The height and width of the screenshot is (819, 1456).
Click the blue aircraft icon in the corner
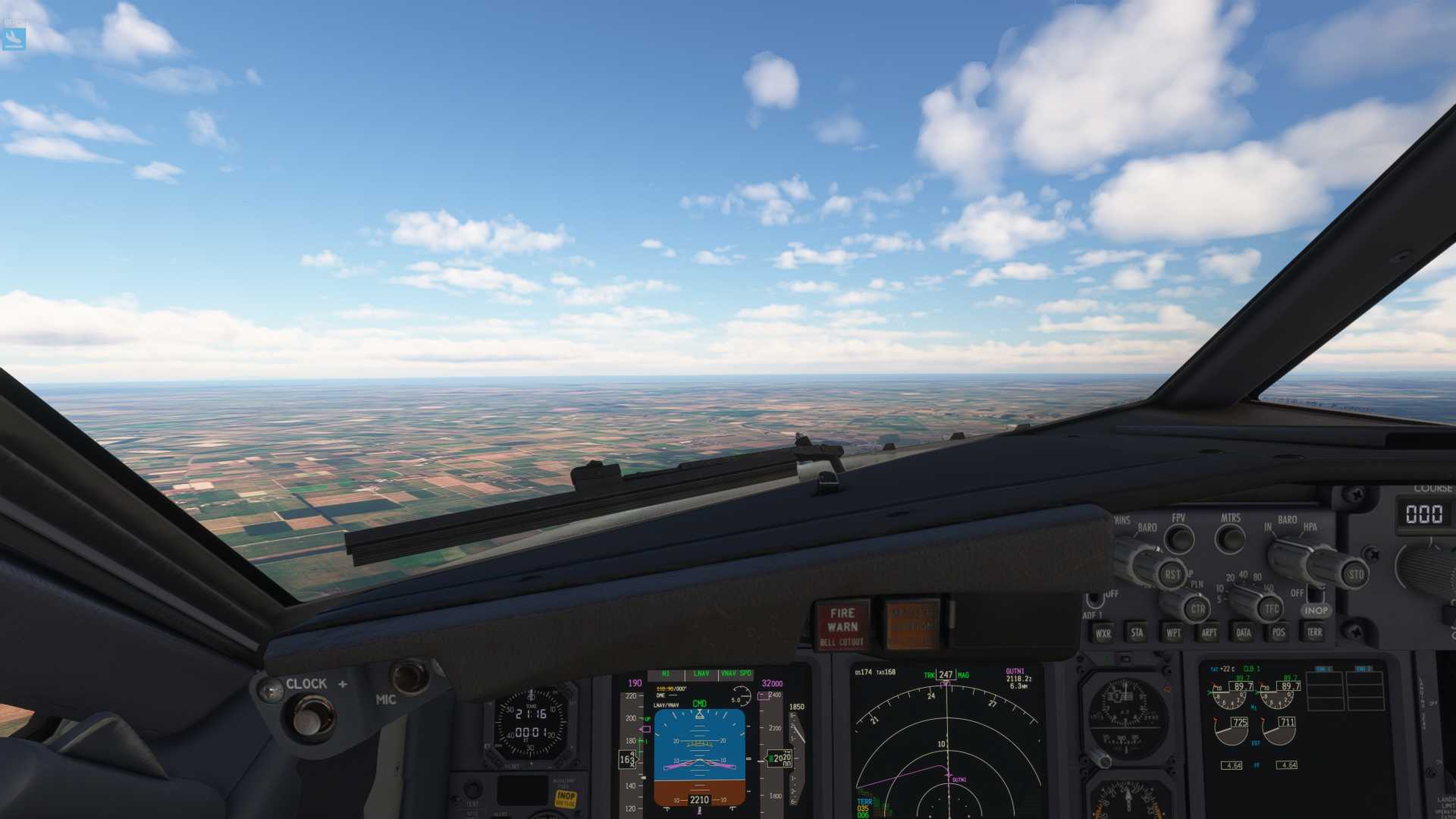pyautogui.click(x=14, y=39)
